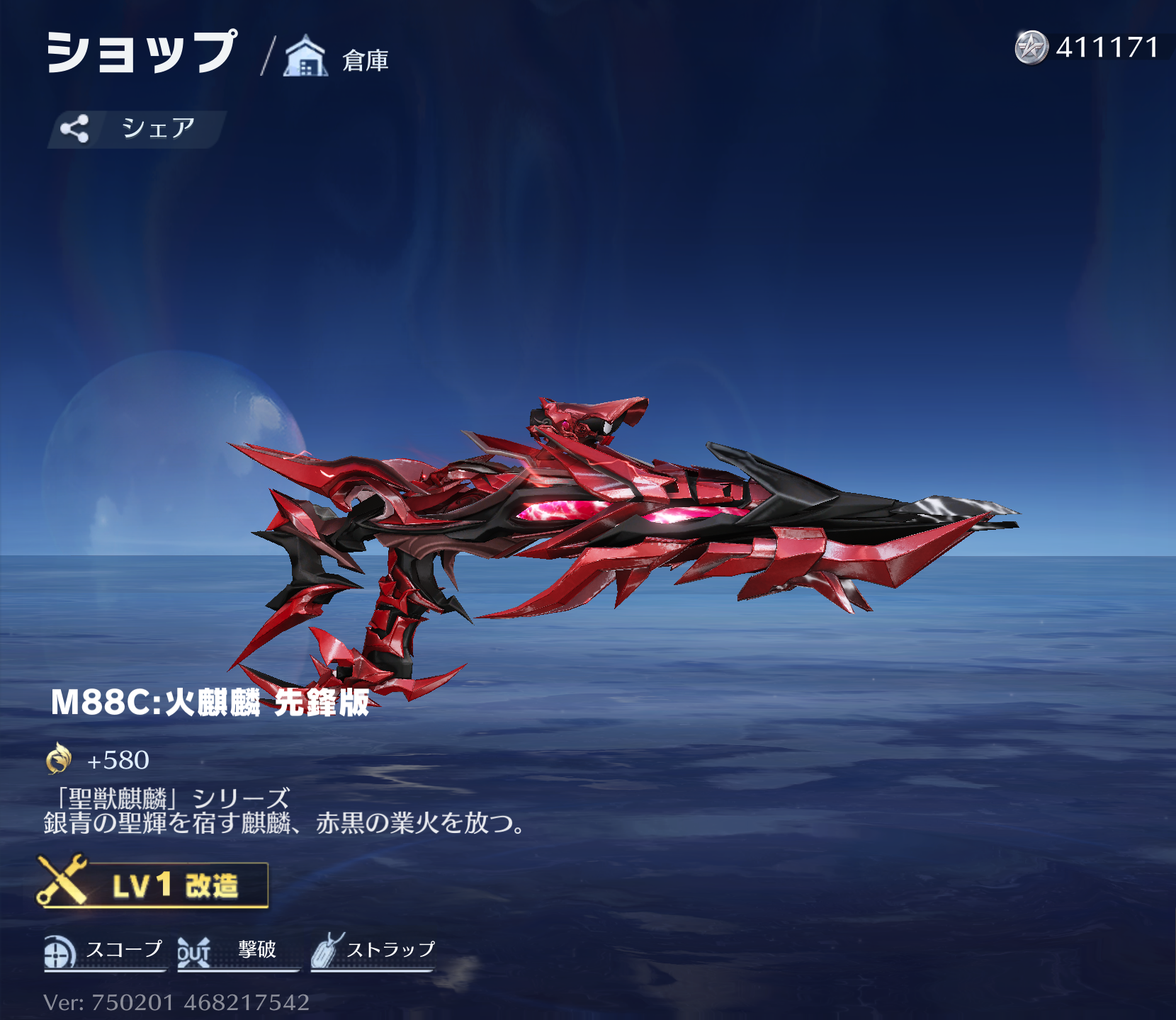Select the 撃破 kill effect feature
The width and height of the screenshot is (1176, 1020).
click(237, 951)
